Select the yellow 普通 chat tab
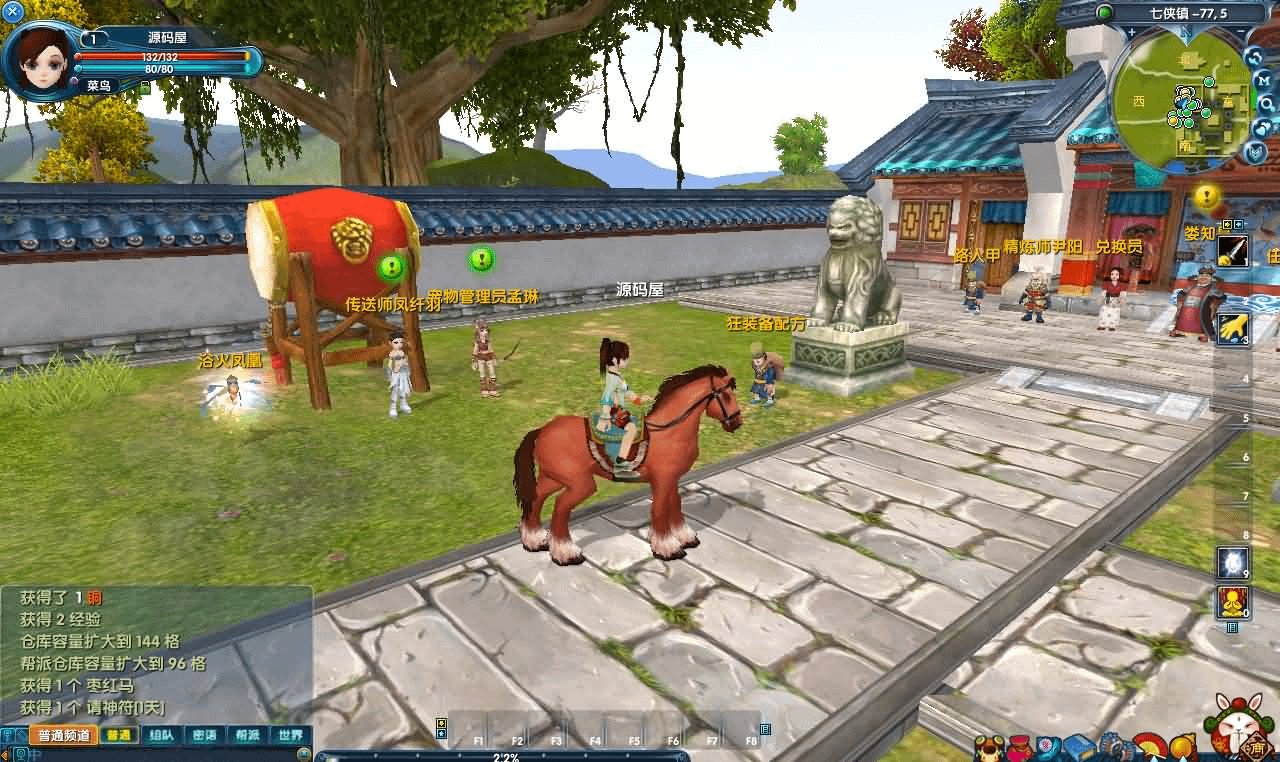 pos(118,735)
